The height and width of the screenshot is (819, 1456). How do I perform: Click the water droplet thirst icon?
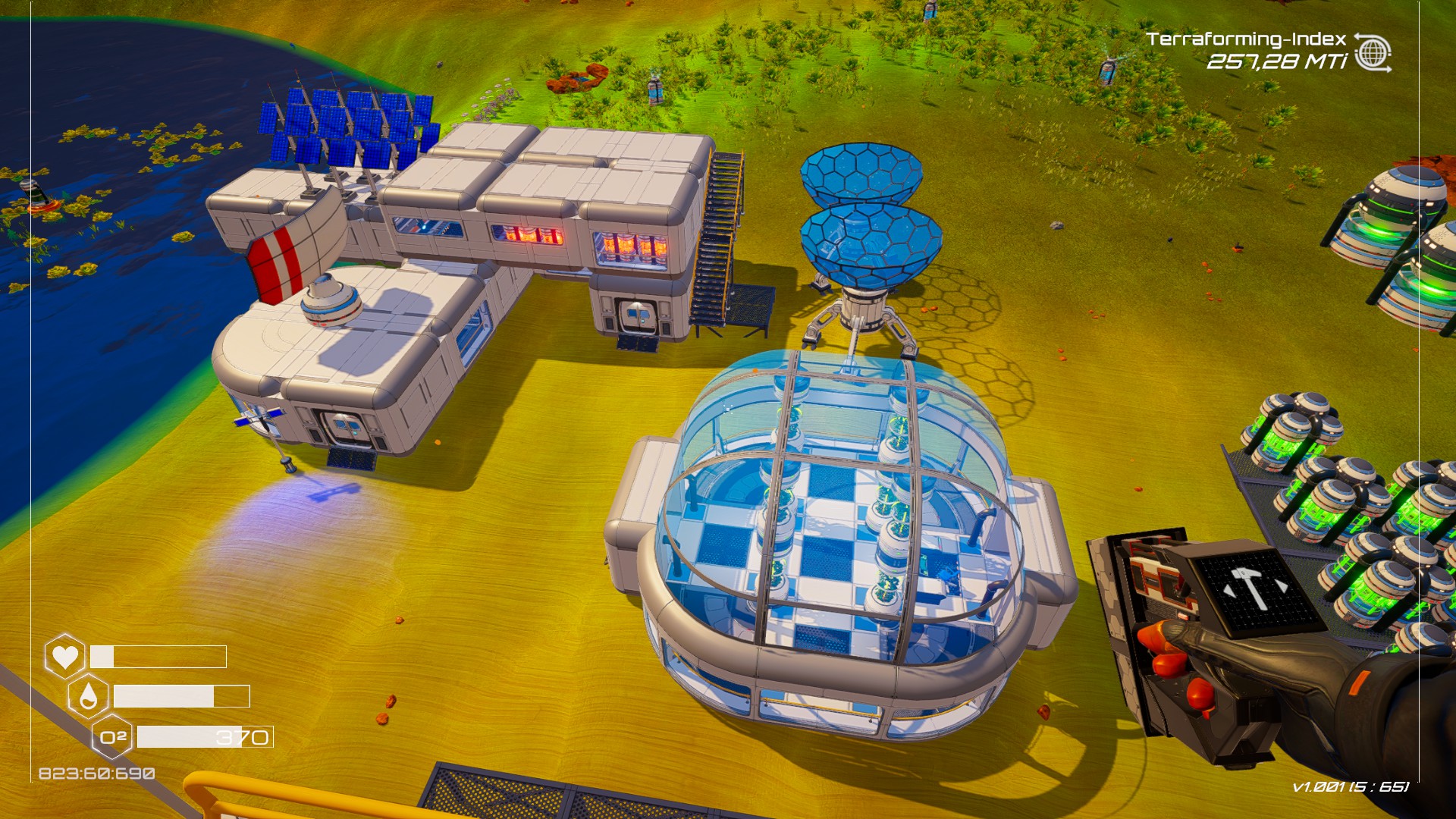click(x=88, y=696)
